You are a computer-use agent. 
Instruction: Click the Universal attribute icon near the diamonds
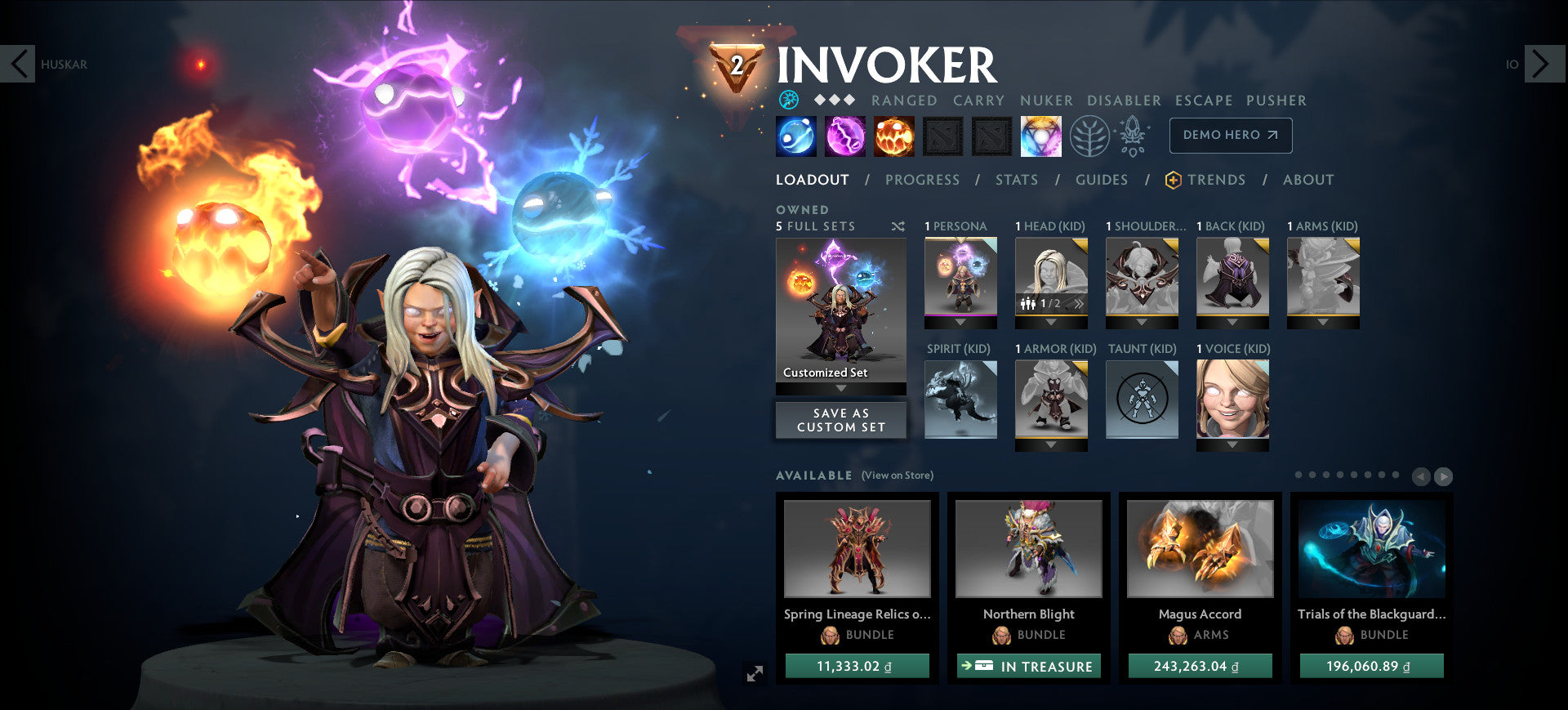tap(788, 100)
